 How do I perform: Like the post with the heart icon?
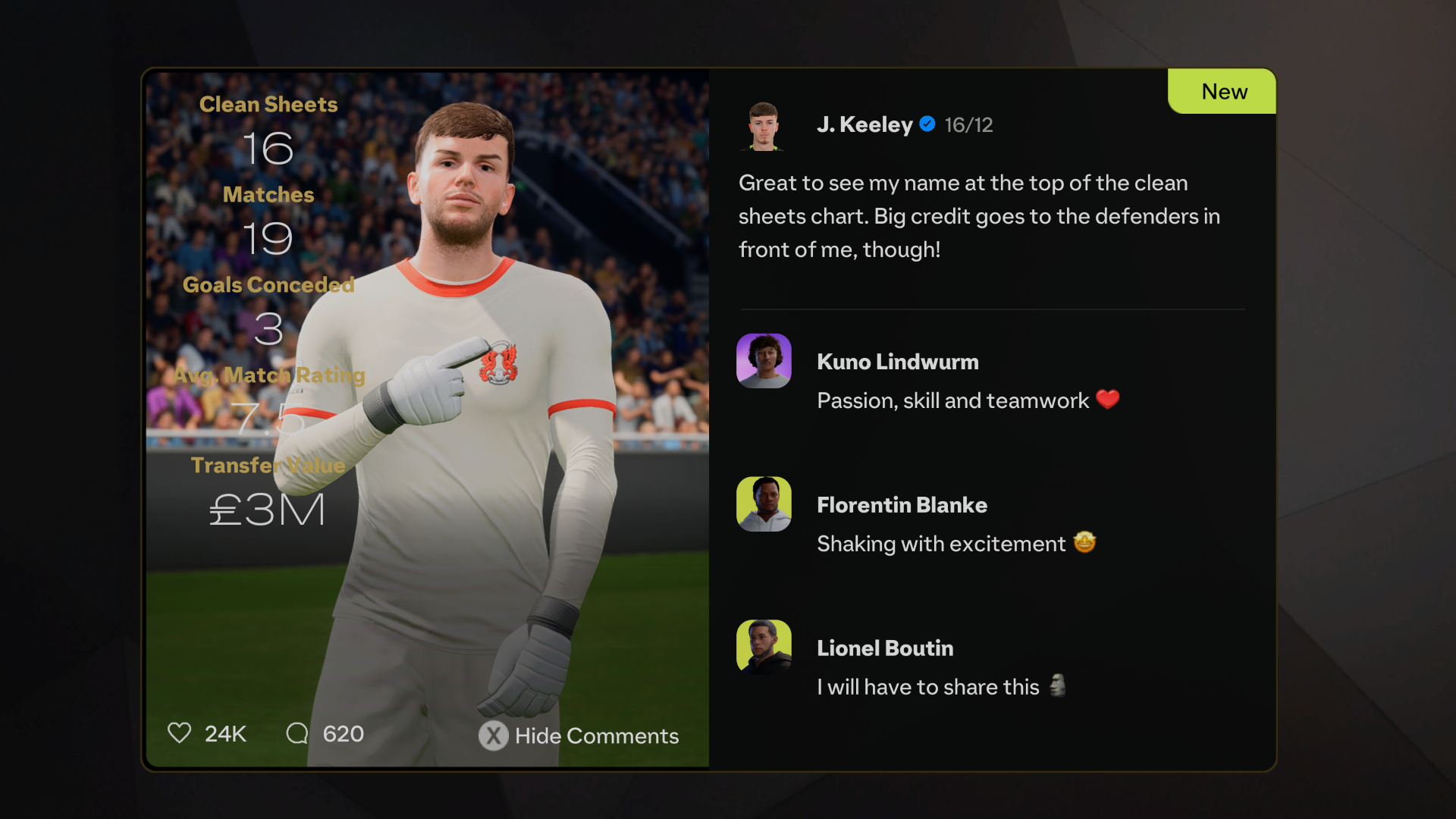point(180,733)
